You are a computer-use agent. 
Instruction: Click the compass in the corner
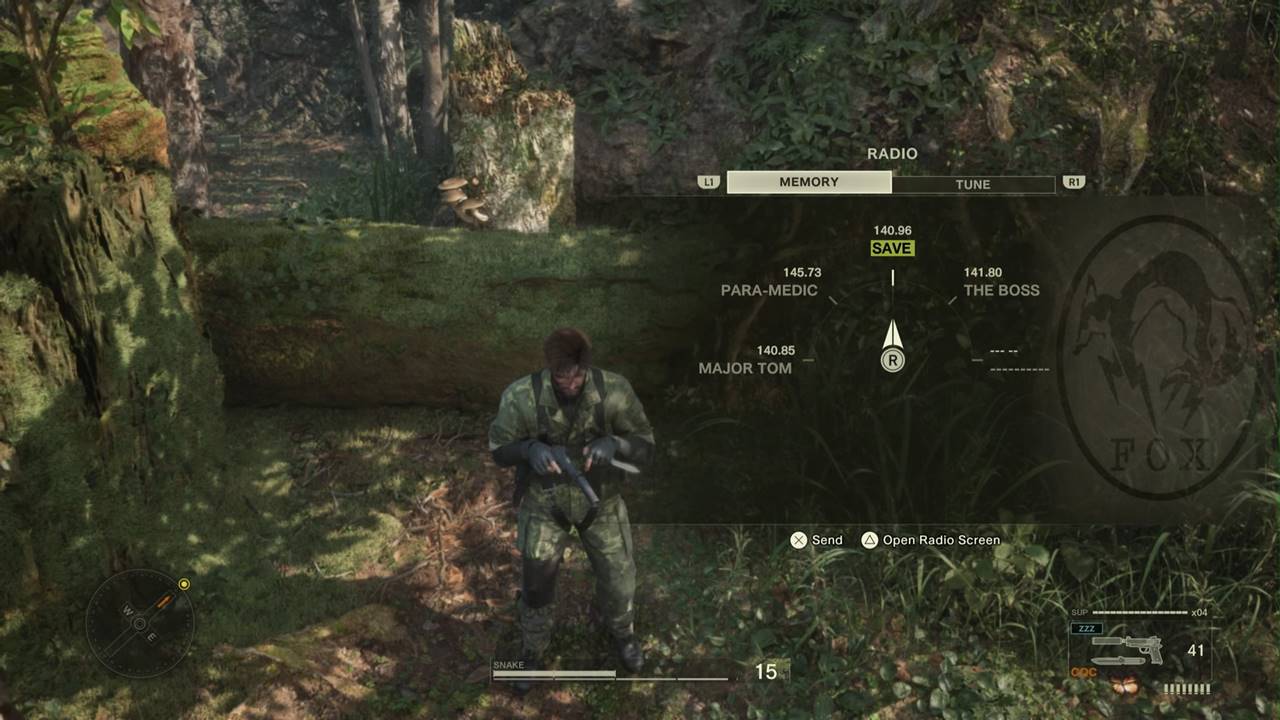pyautogui.click(x=139, y=624)
